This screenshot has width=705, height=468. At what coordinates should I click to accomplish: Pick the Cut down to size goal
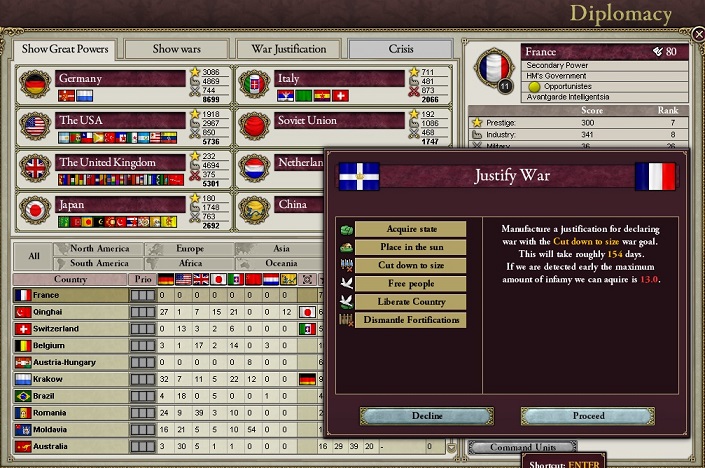[x=410, y=266]
